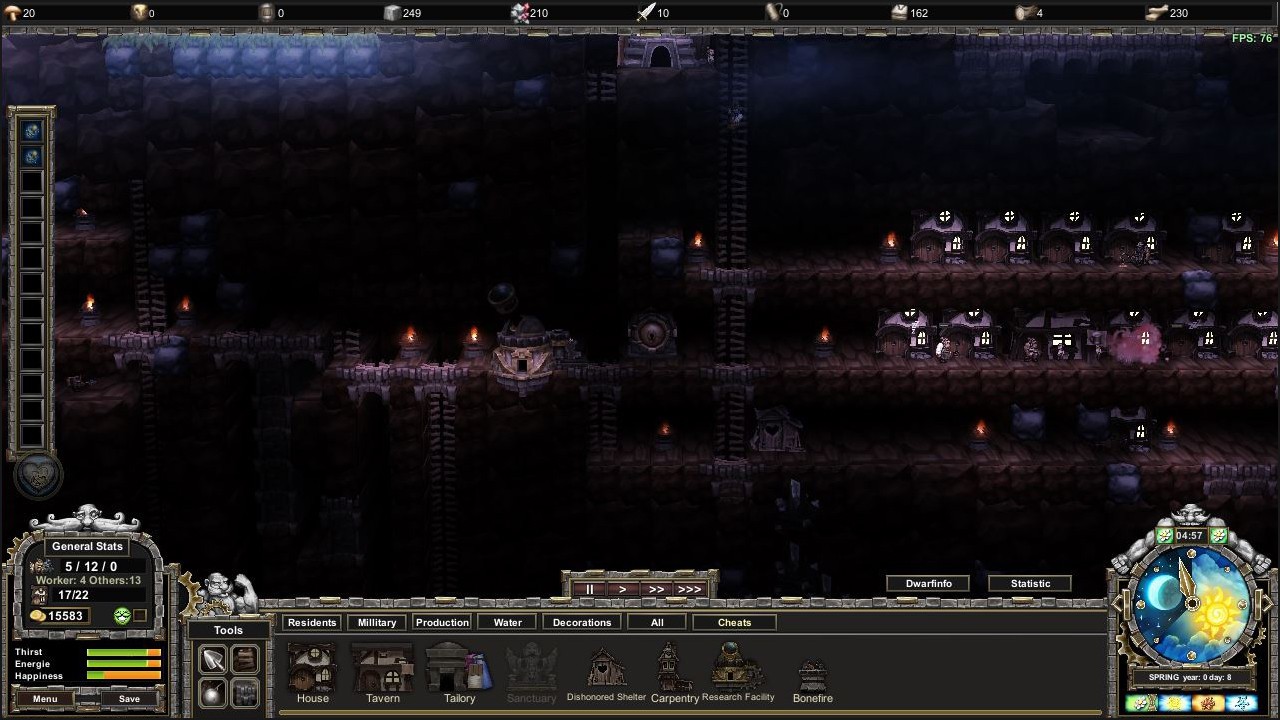Image resolution: width=1280 pixels, height=720 pixels.
Task: Click the green happiness smiley in General Stats
Action: [122, 615]
